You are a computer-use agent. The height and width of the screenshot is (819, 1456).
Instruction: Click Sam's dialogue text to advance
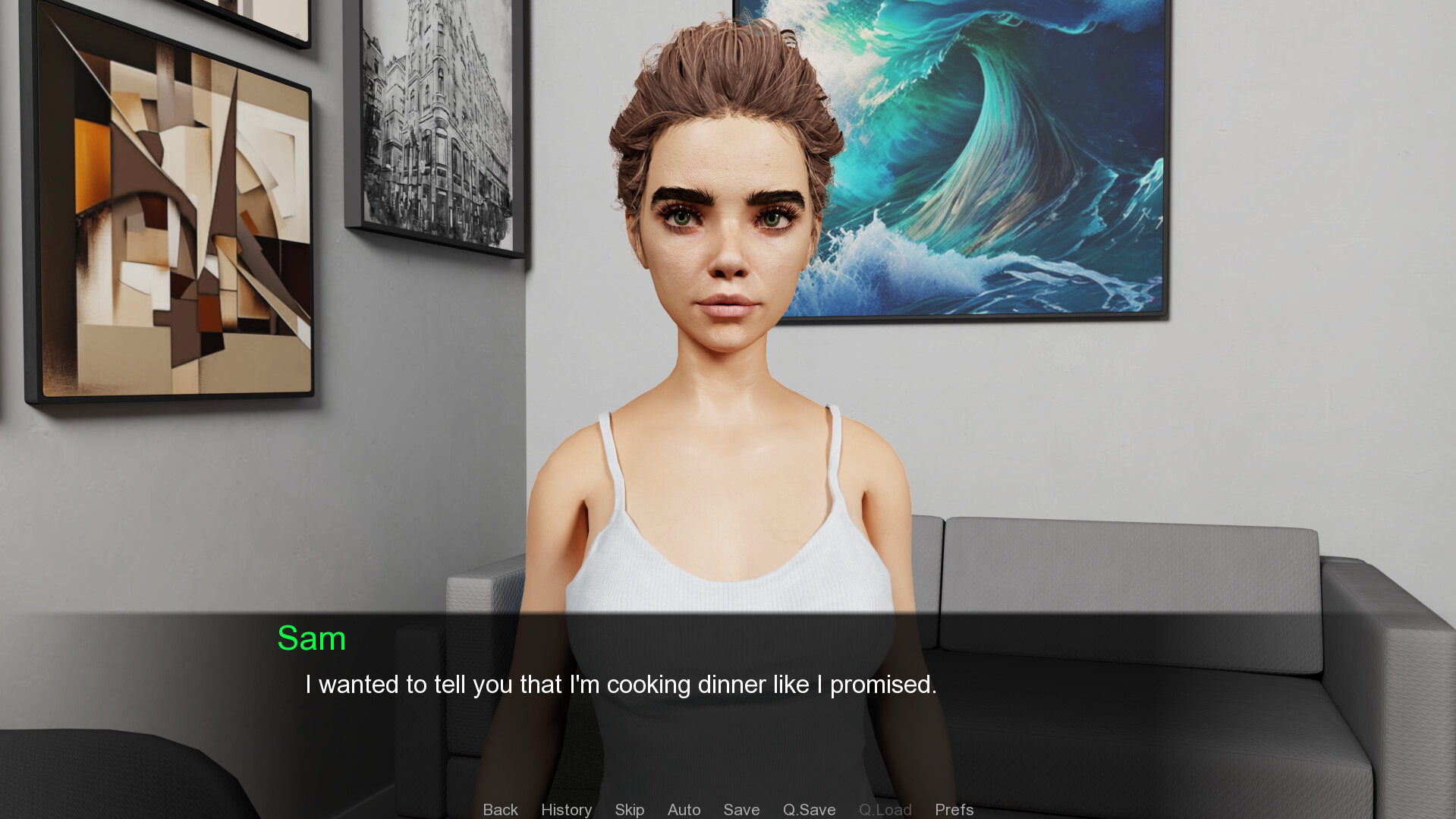tap(621, 684)
